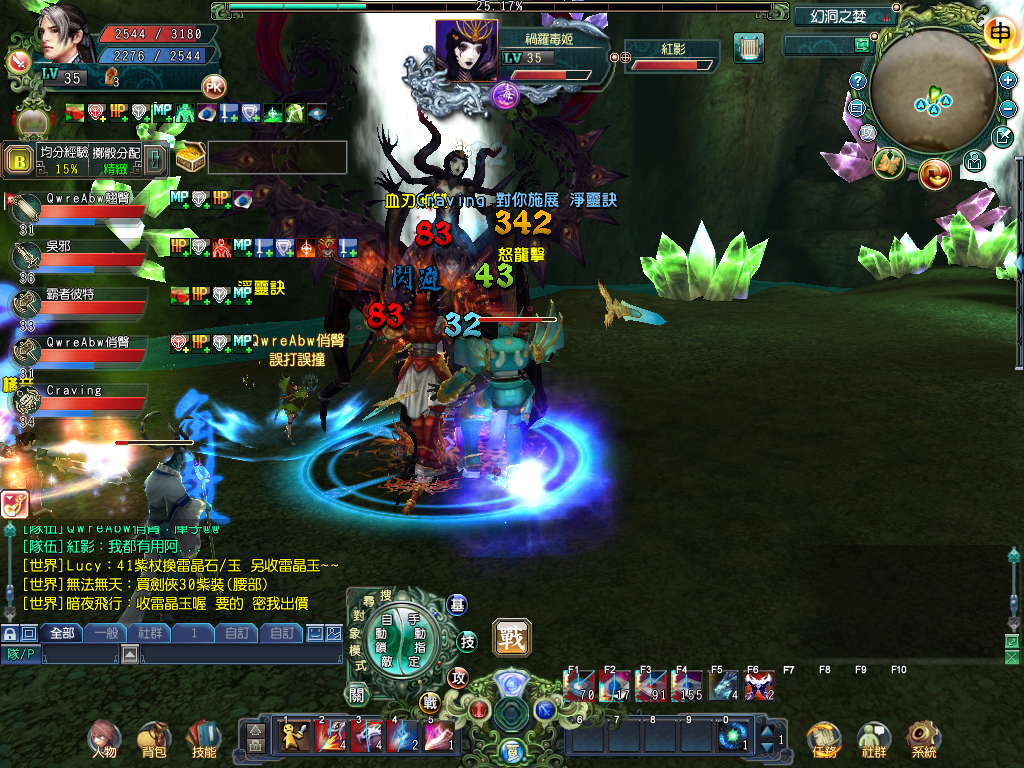Open the 社群 community menu
Screen dimensions: 1024x768
pos(874,738)
